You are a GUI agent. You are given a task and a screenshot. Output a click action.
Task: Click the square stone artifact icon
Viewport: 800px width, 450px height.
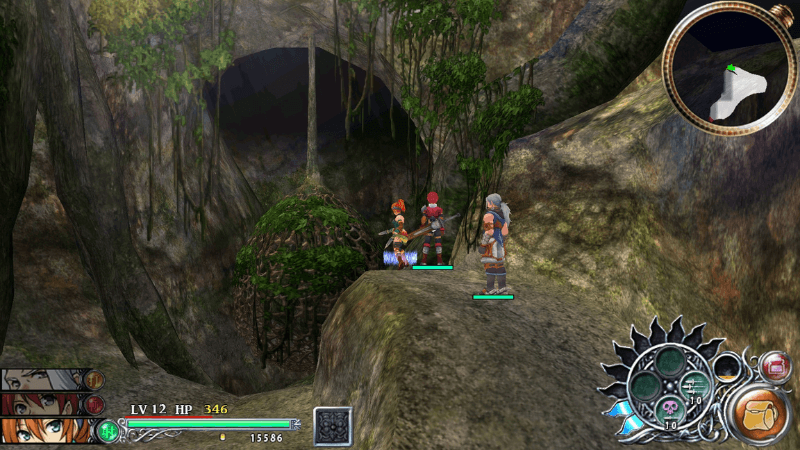point(332,425)
